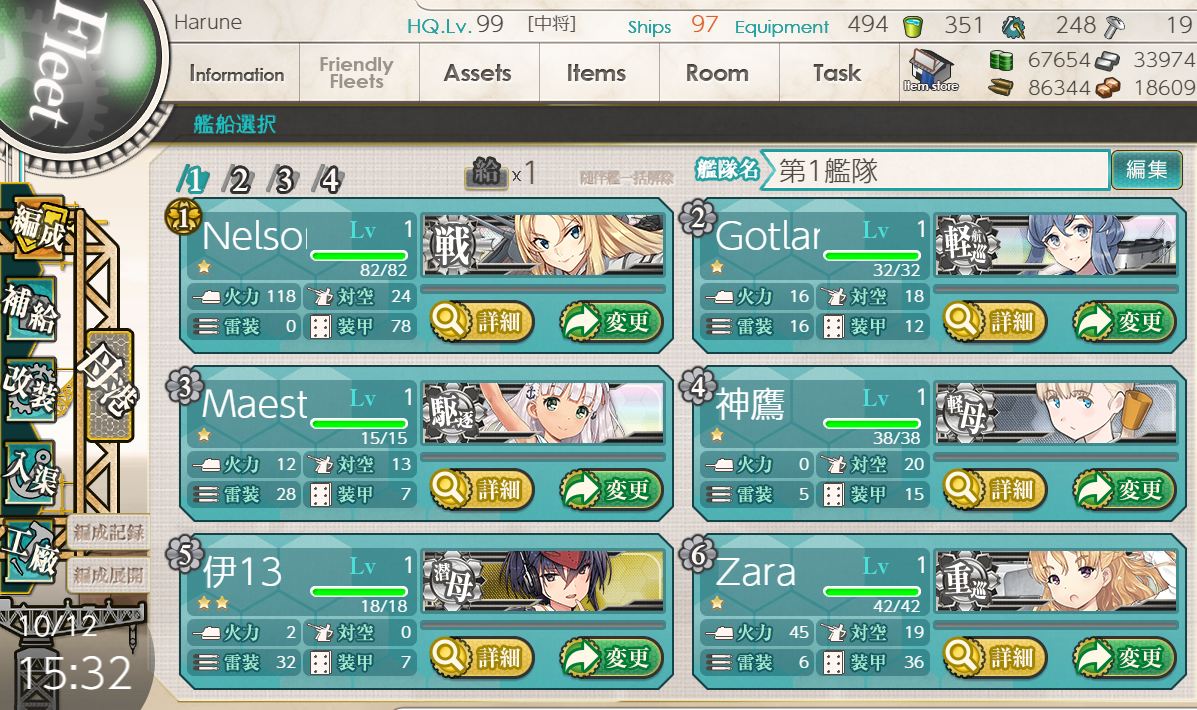The height and width of the screenshot is (710, 1197).
Task: Open the Assets menu
Action: [x=477, y=74]
